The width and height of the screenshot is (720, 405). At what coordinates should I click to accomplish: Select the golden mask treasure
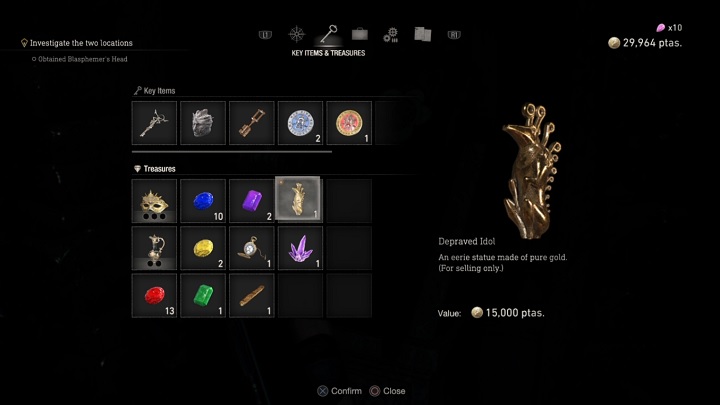(154, 200)
